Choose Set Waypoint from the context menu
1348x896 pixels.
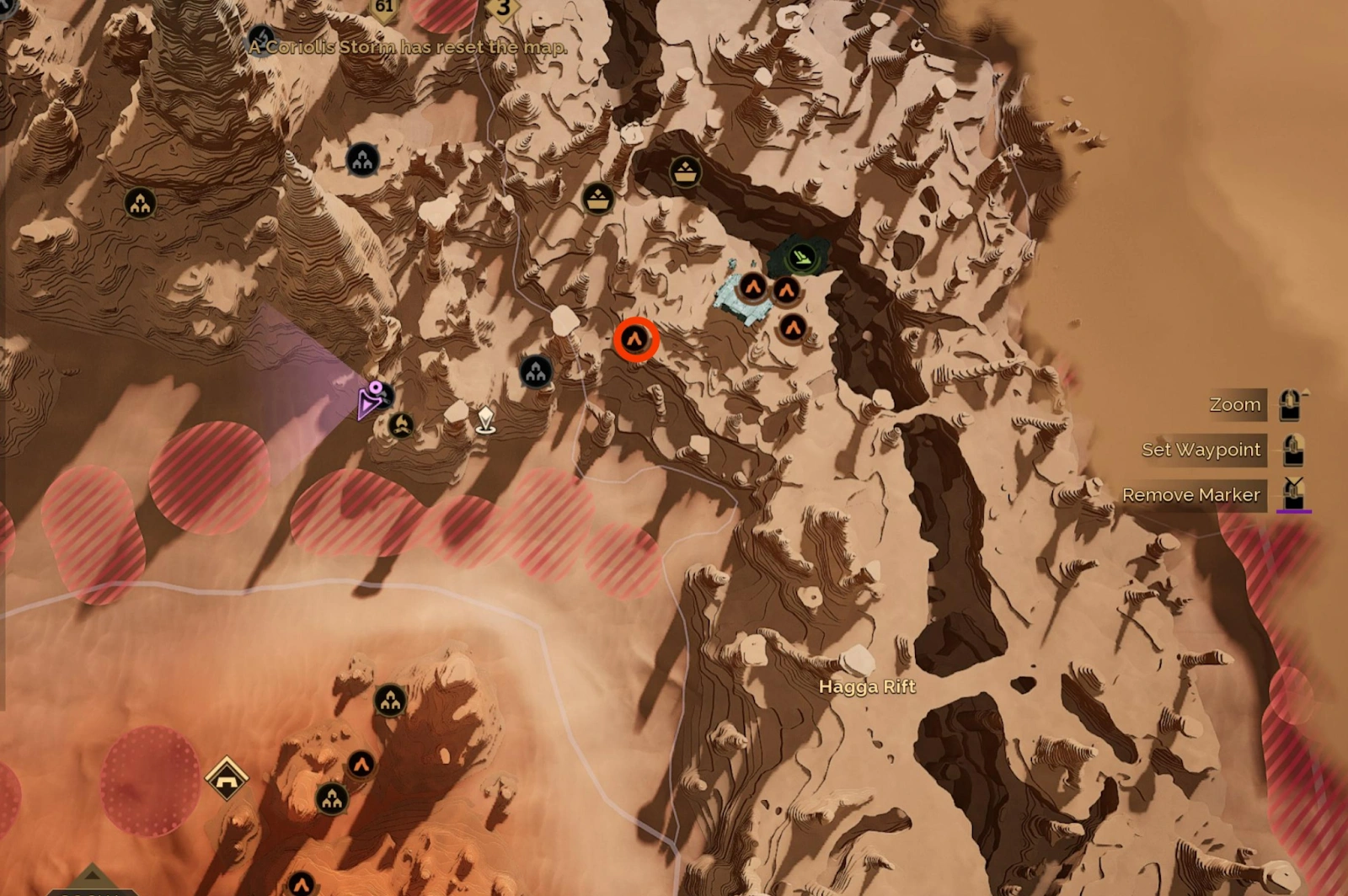(x=1201, y=450)
